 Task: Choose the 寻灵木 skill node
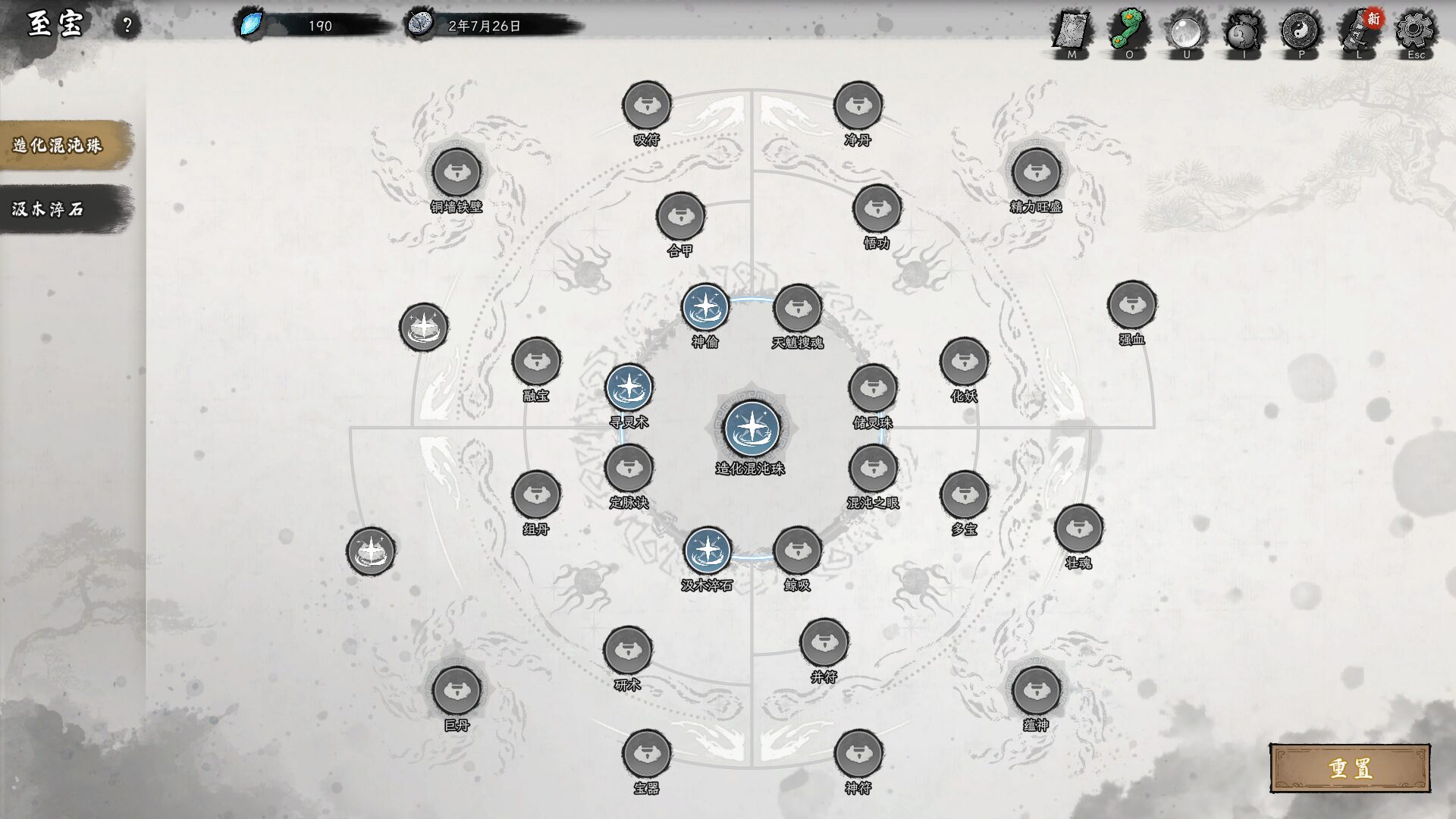coord(629,388)
